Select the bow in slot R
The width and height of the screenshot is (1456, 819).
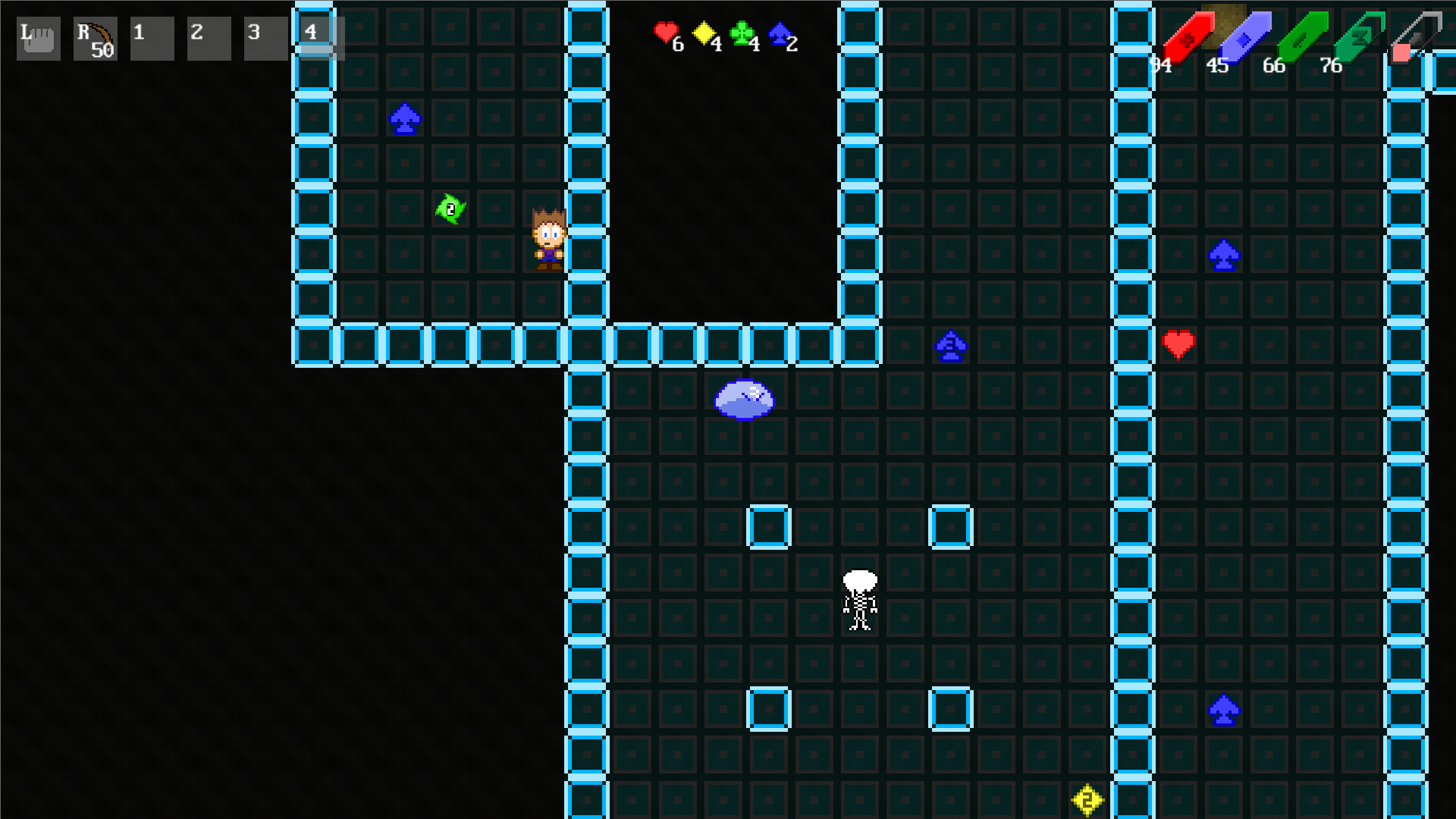(x=94, y=38)
